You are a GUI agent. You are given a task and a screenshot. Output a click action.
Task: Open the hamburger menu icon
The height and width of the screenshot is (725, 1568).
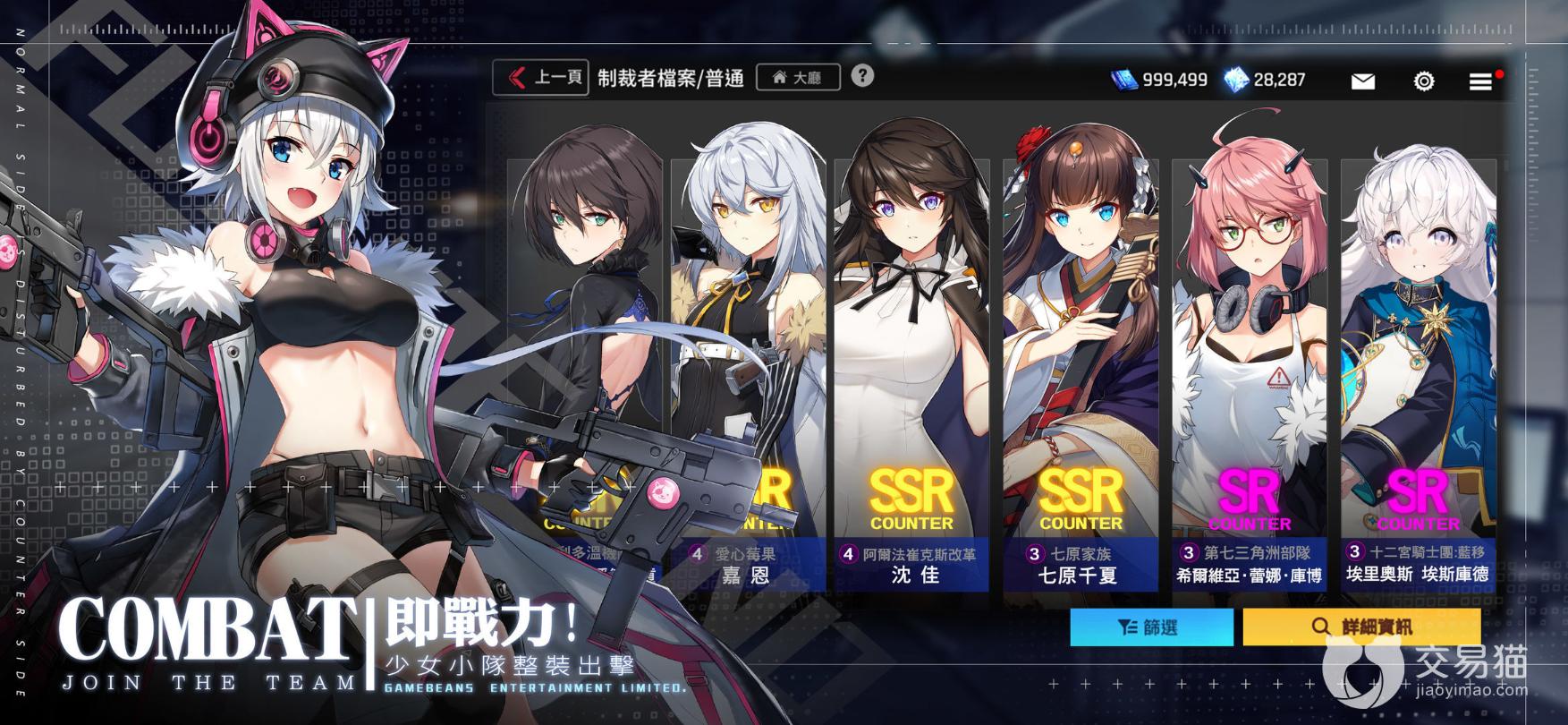point(1480,81)
